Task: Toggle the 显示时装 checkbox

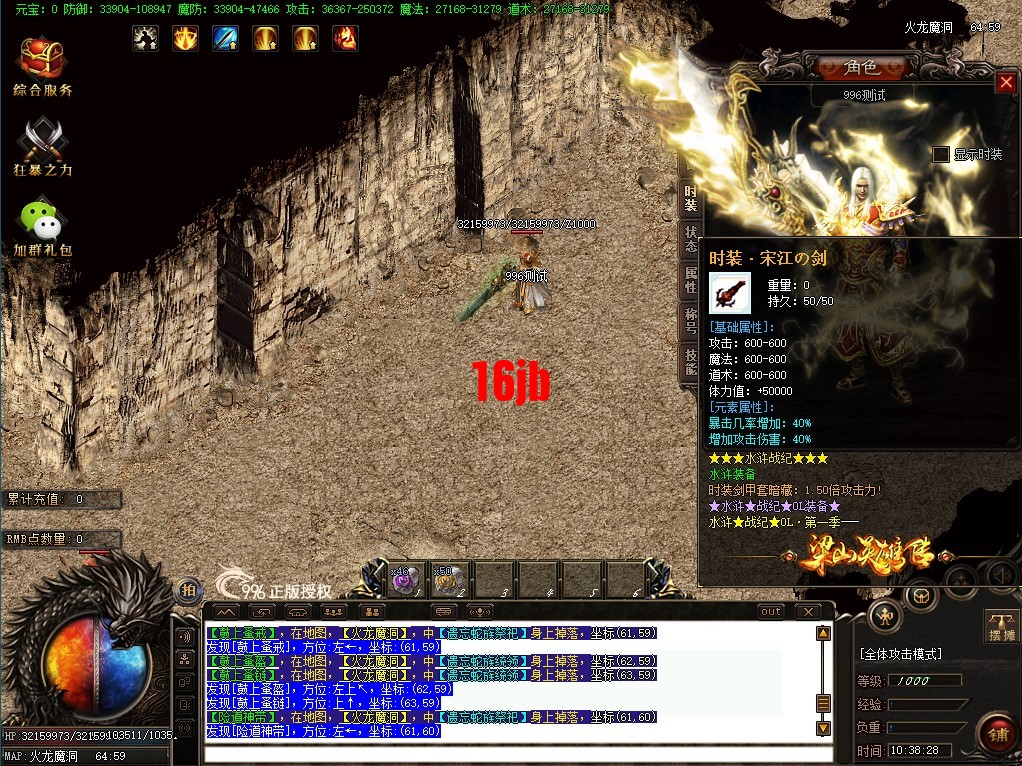Action: 940,154
